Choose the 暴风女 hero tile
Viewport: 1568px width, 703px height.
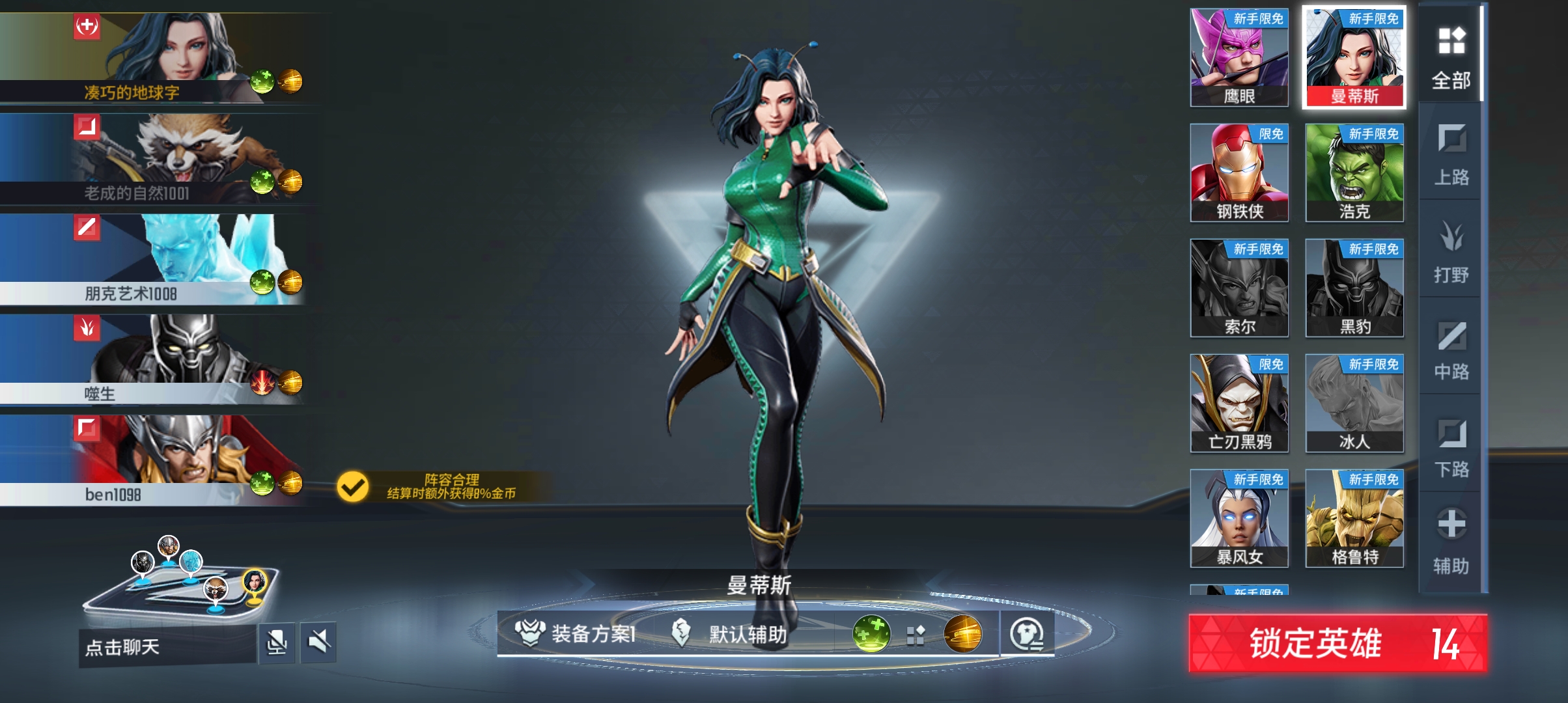[x=1239, y=518]
